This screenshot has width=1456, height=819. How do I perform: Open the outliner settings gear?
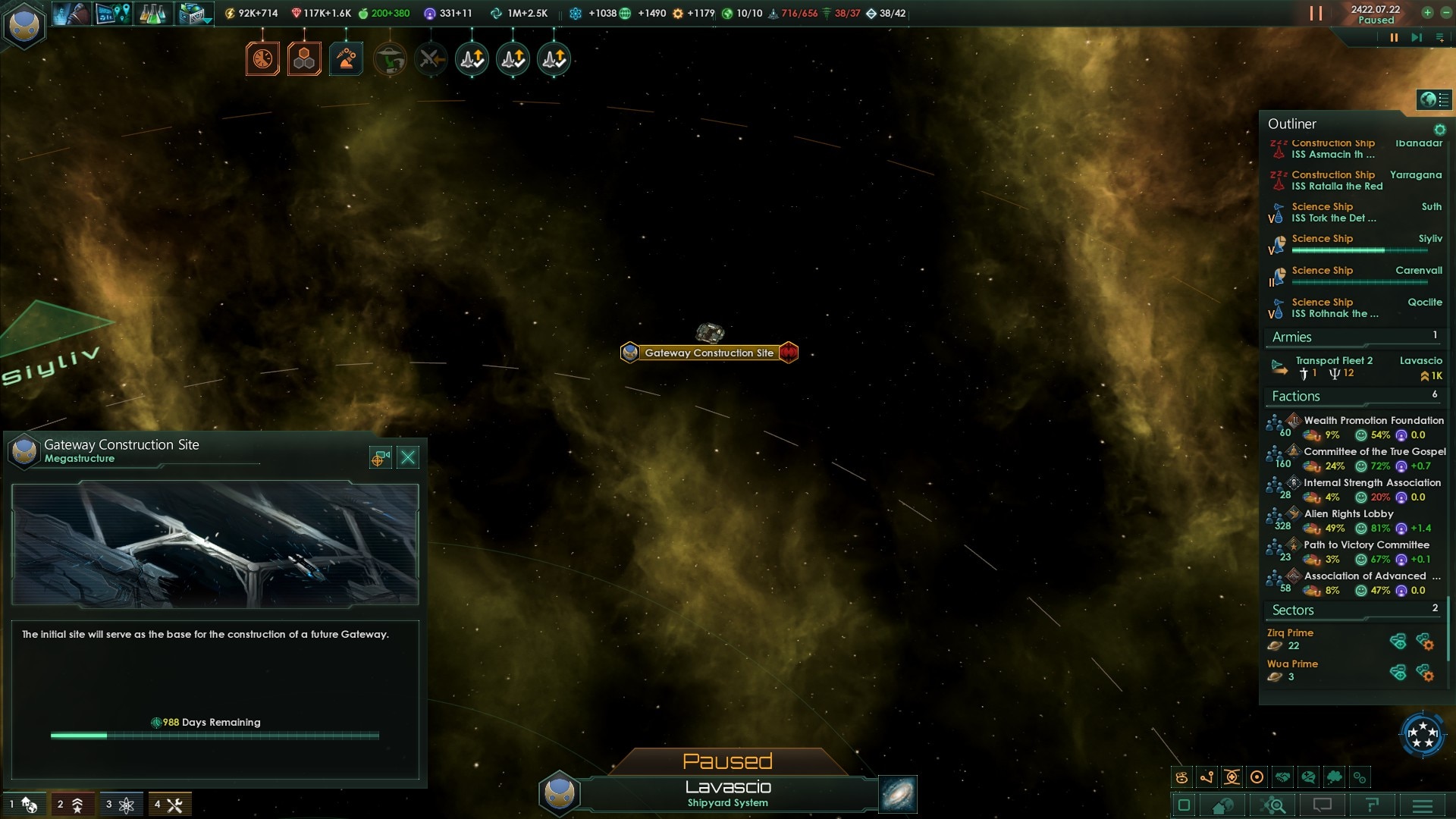[1439, 130]
